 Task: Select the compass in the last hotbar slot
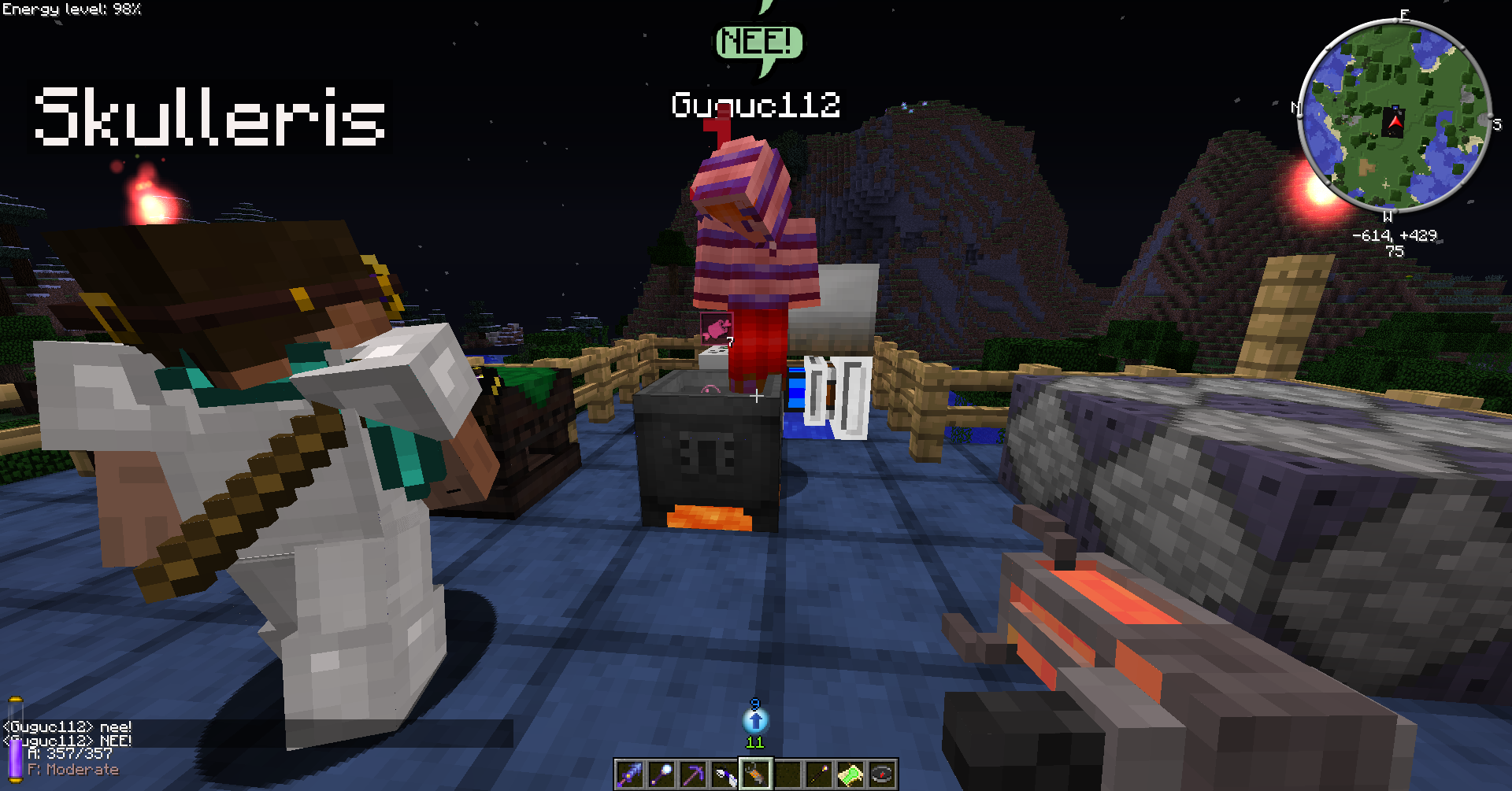pos(882,775)
